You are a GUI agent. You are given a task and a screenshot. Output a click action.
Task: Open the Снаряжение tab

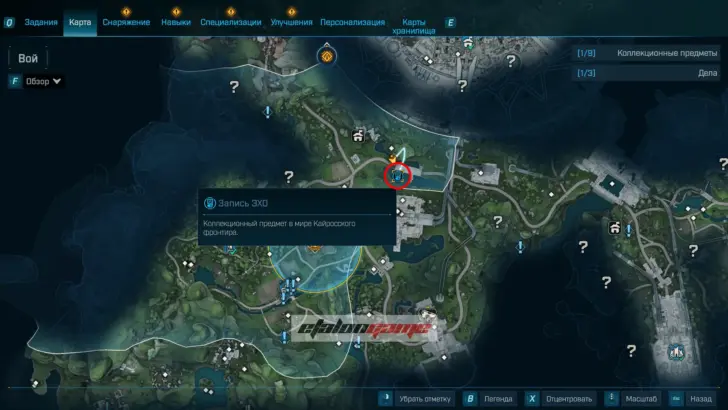click(x=126, y=22)
